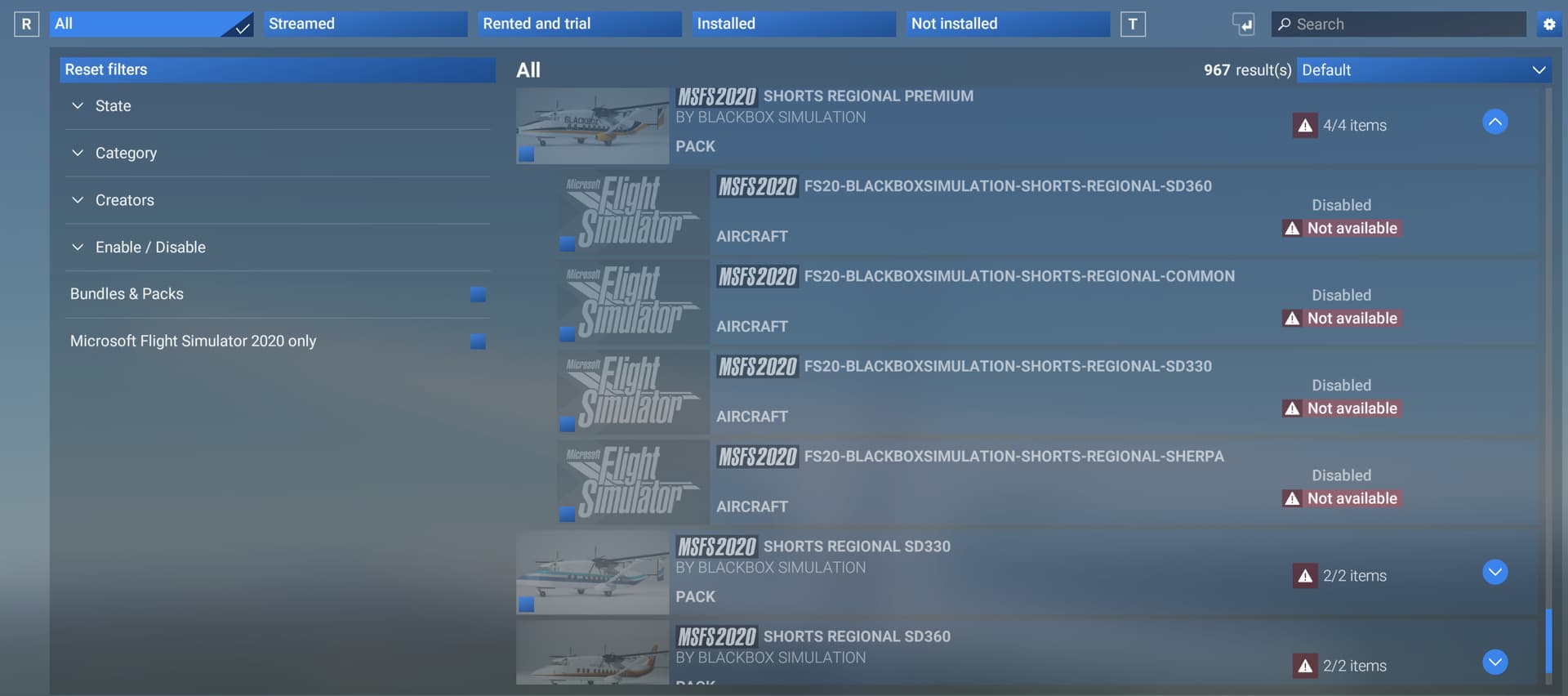1568x696 pixels.
Task: Click the on-screen keyboard enter icon
Action: 1244,25
